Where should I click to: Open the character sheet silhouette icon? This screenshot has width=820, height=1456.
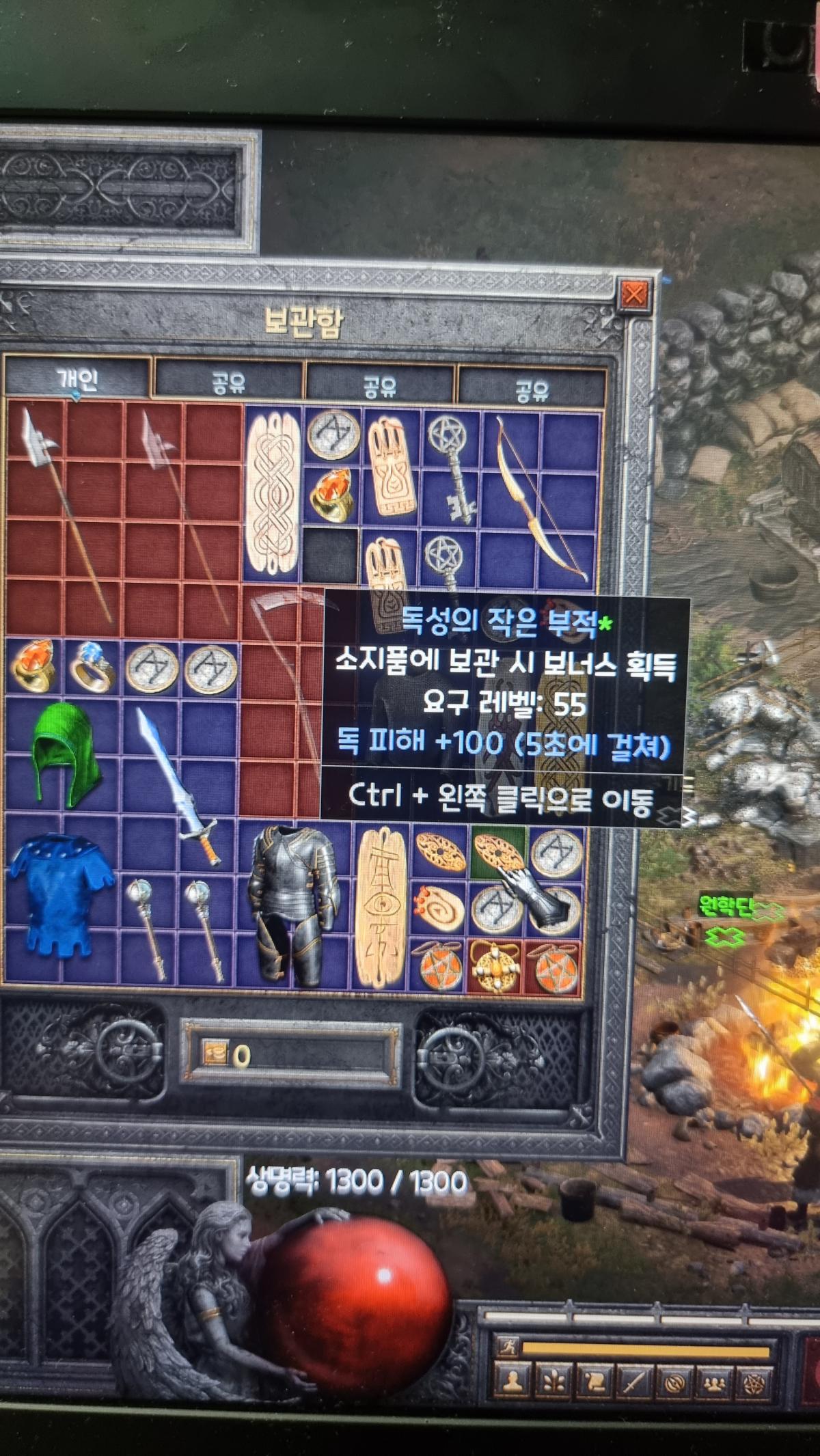pos(511,1383)
